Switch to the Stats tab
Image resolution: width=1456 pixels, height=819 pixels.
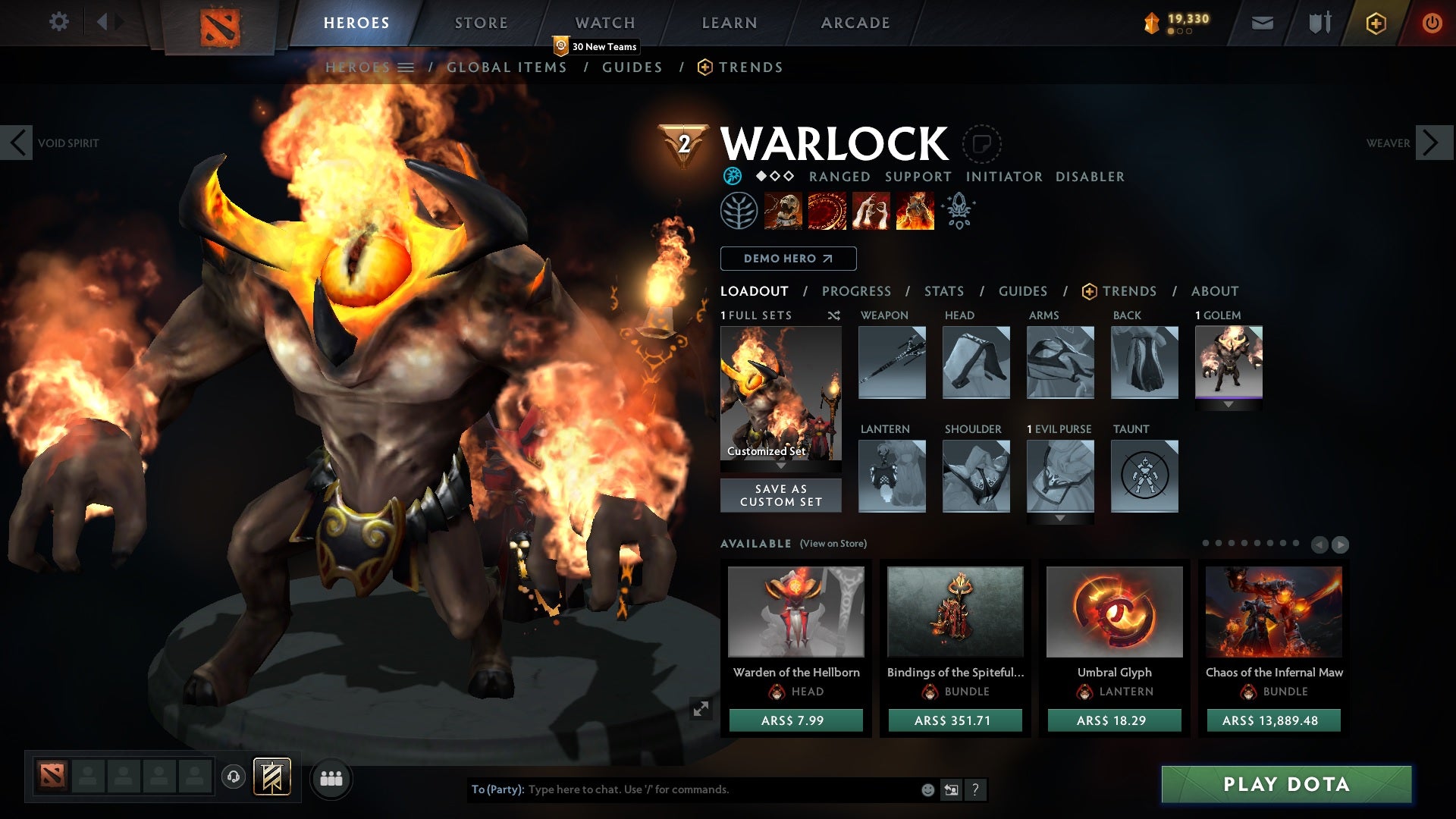pos(944,290)
